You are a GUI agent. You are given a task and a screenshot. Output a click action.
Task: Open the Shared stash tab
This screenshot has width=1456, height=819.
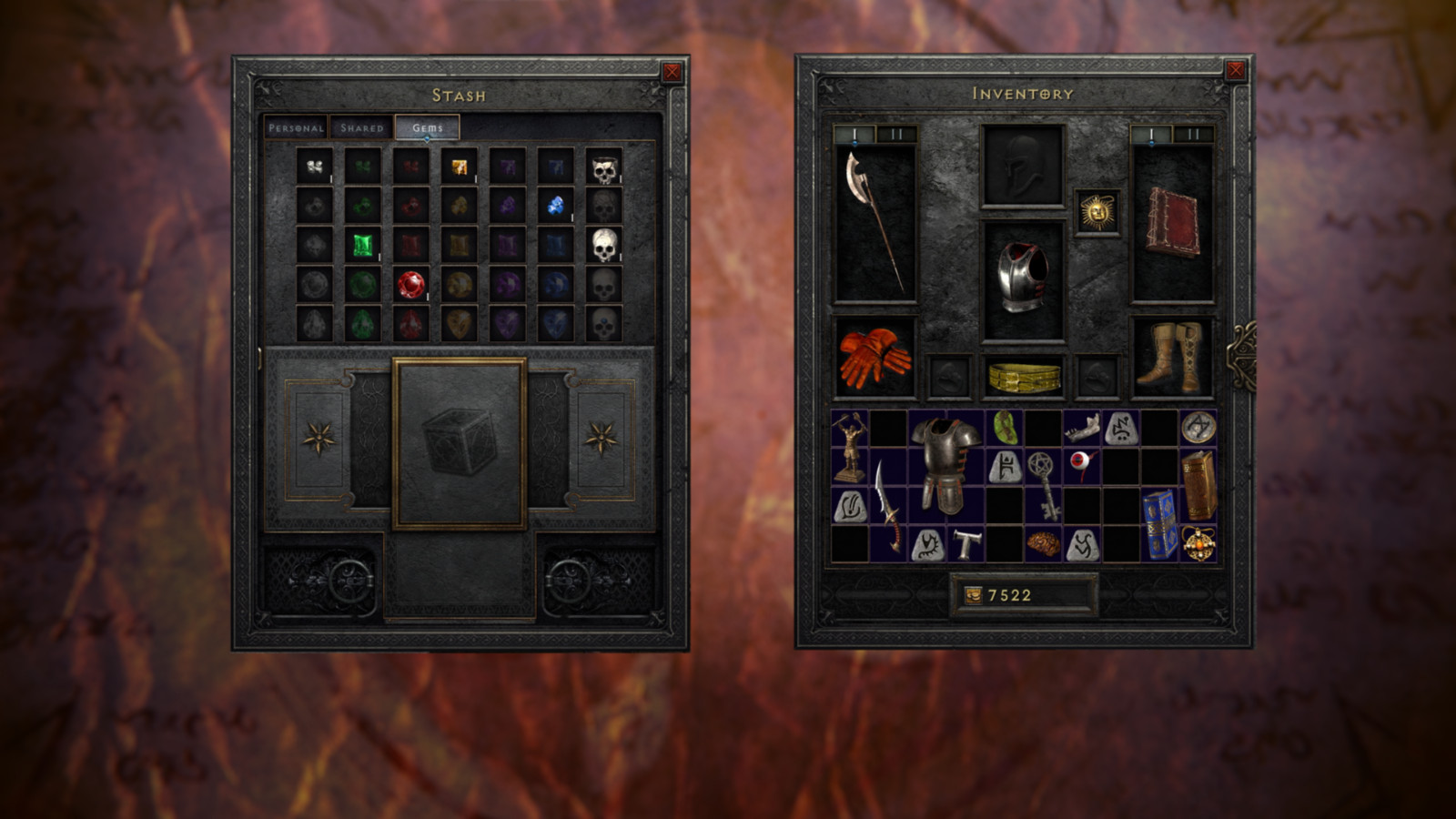pyautogui.click(x=362, y=128)
